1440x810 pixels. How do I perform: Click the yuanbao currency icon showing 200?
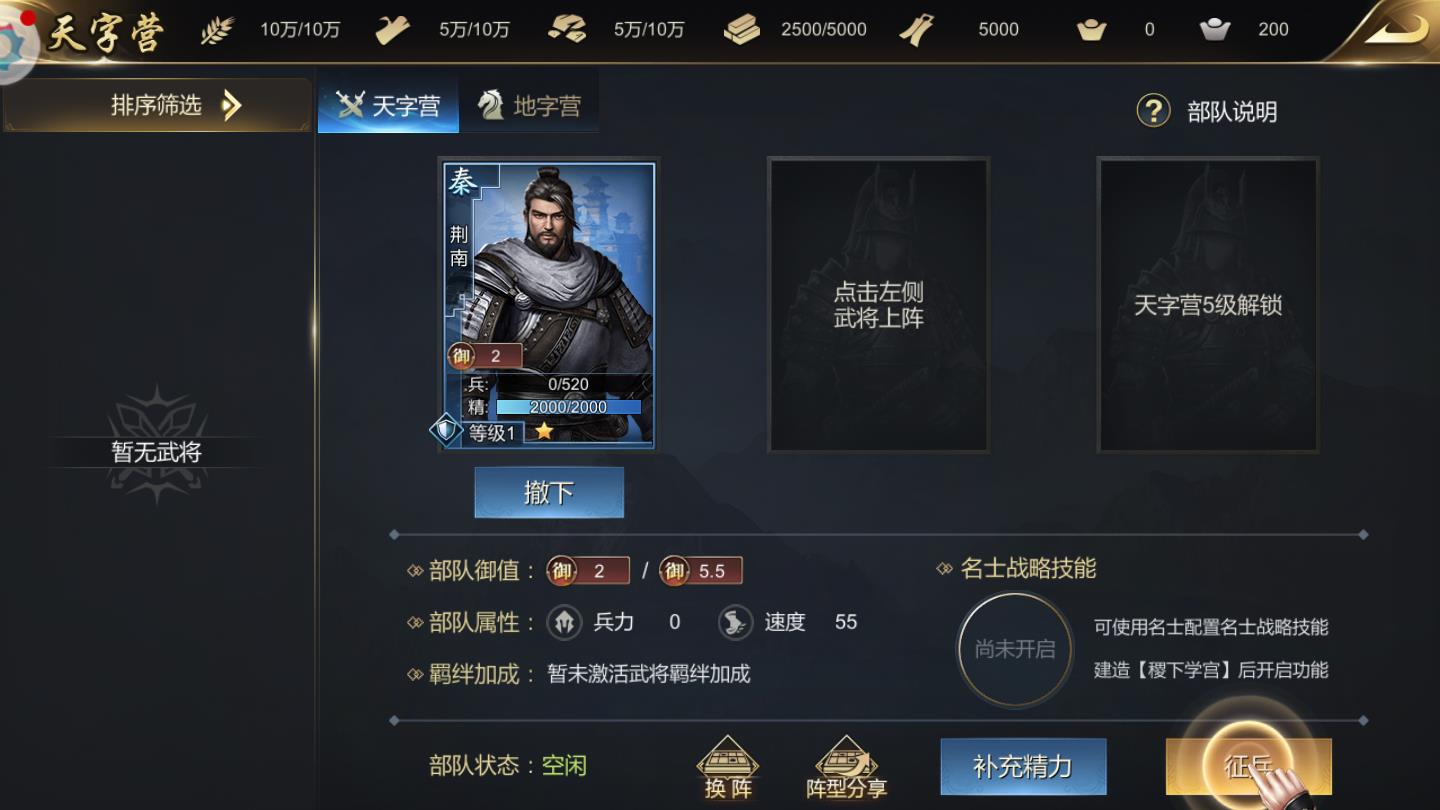(1215, 29)
